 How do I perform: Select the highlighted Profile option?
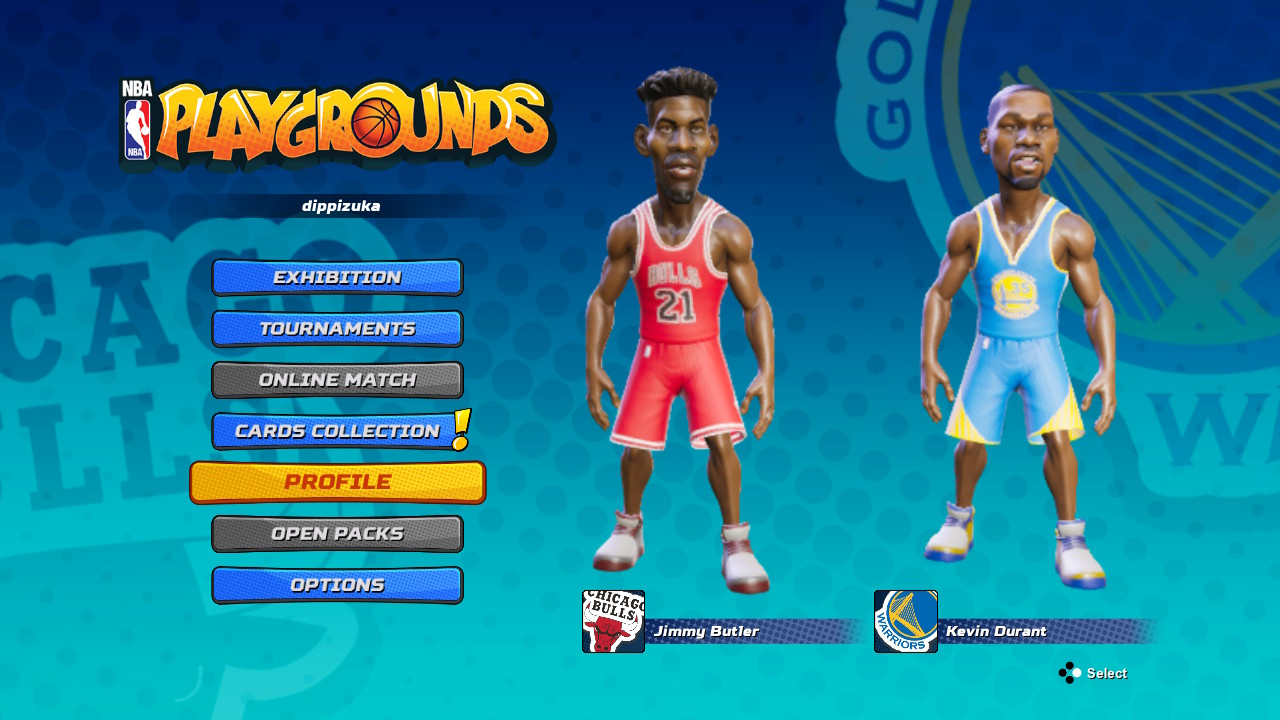(x=337, y=481)
